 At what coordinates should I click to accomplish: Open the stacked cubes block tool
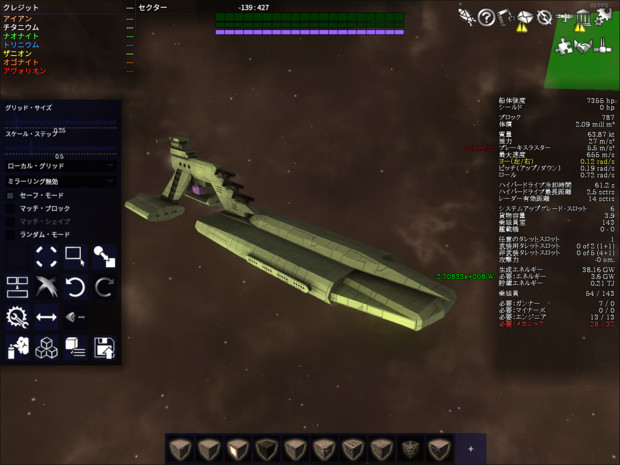[46, 348]
